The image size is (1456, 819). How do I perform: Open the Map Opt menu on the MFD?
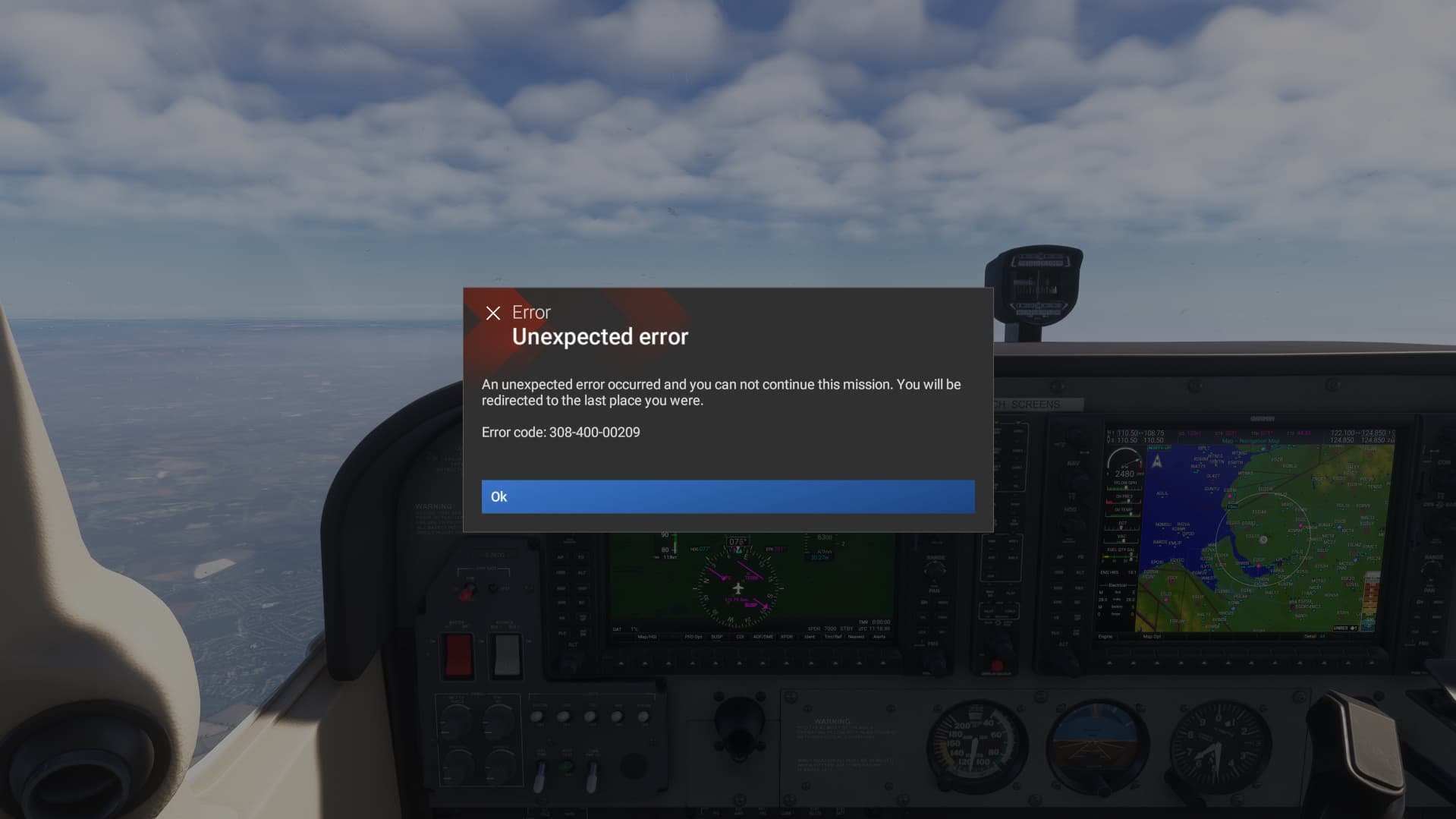click(x=1153, y=636)
